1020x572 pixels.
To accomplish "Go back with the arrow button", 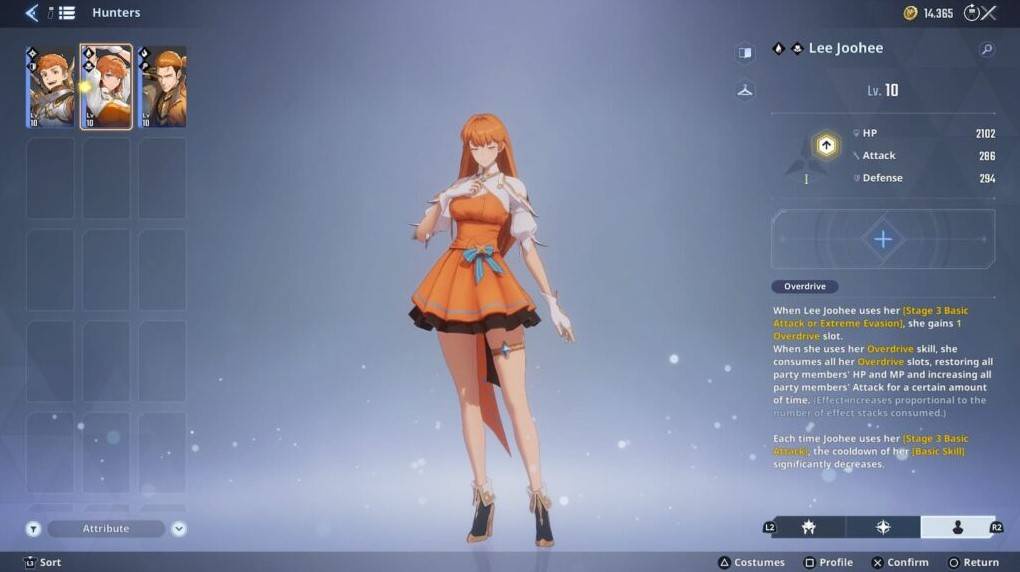I will click(x=31, y=13).
